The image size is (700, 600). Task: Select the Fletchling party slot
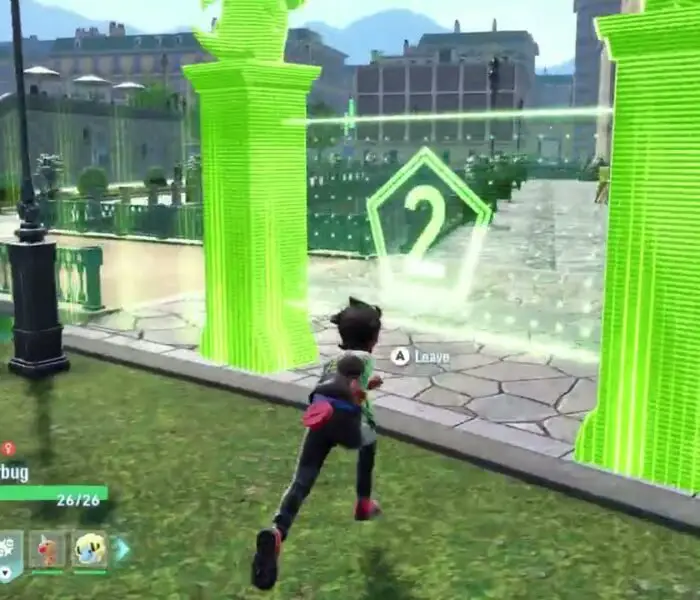coord(47,549)
